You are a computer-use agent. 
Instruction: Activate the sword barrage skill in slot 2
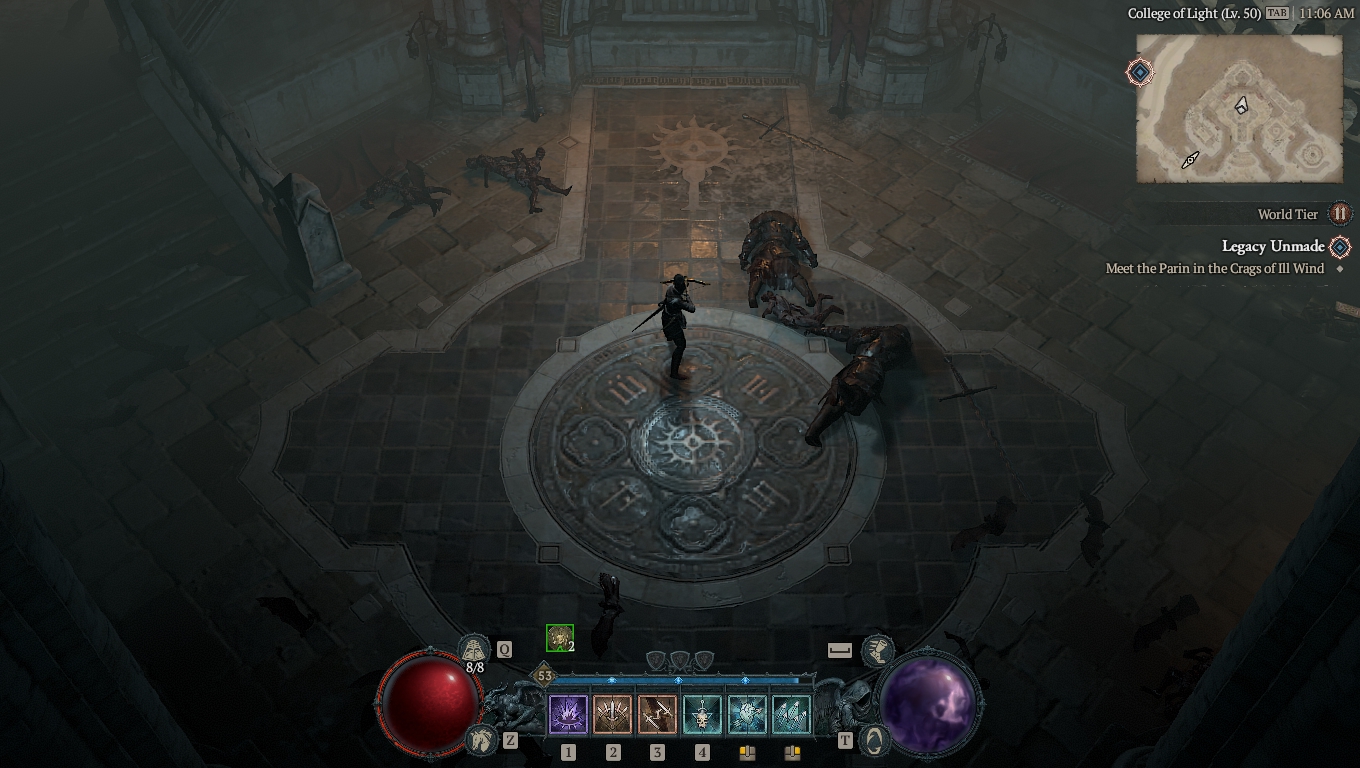pyautogui.click(x=613, y=715)
